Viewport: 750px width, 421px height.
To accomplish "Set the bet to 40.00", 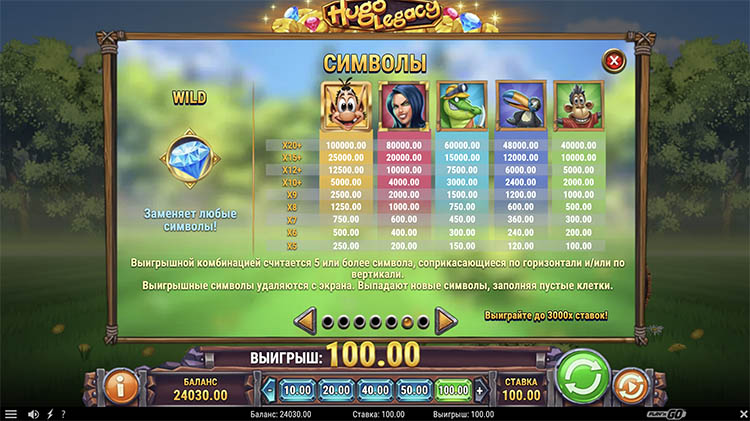I will pyautogui.click(x=375, y=389).
